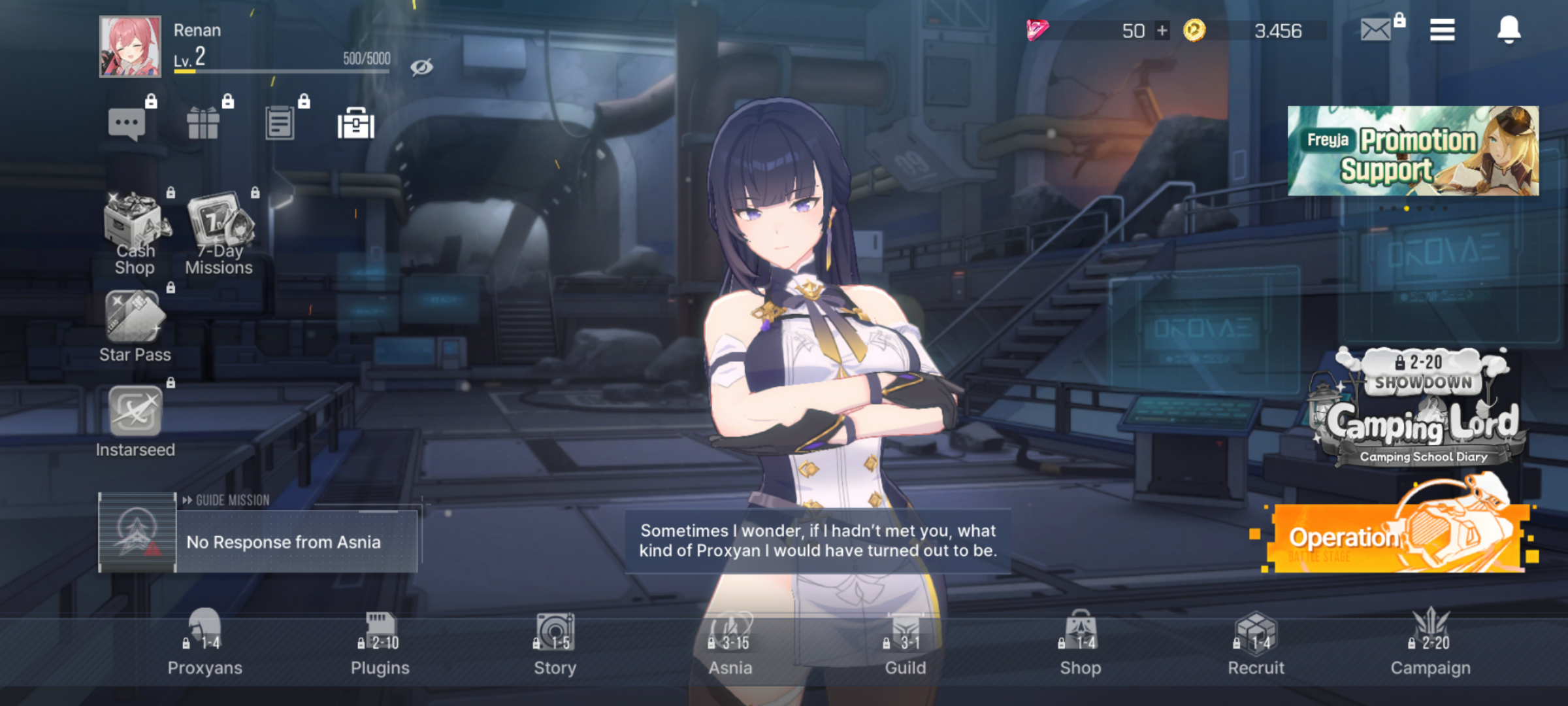The width and height of the screenshot is (1568, 706).
Task: Open the Freyja Promotion Support banner
Action: click(1413, 151)
